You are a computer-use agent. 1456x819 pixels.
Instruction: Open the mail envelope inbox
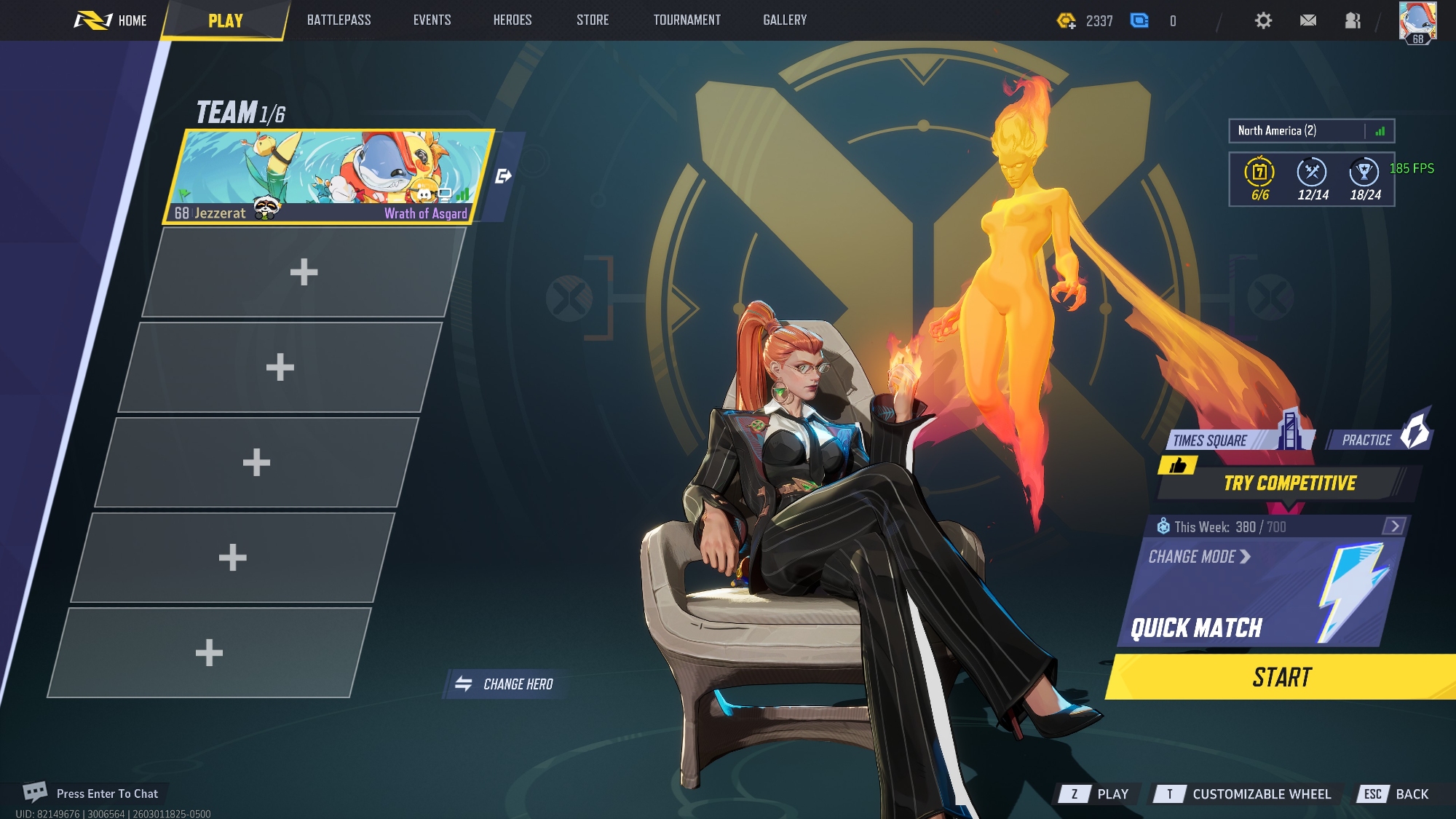coord(1308,20)
